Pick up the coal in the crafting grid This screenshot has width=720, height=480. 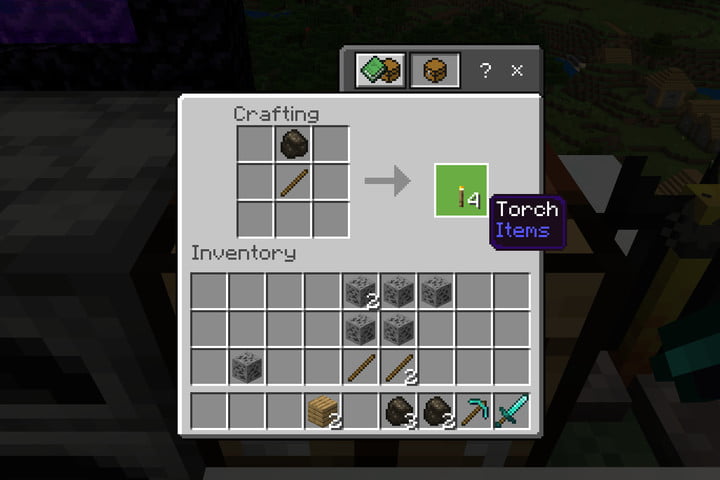(294, 143)
